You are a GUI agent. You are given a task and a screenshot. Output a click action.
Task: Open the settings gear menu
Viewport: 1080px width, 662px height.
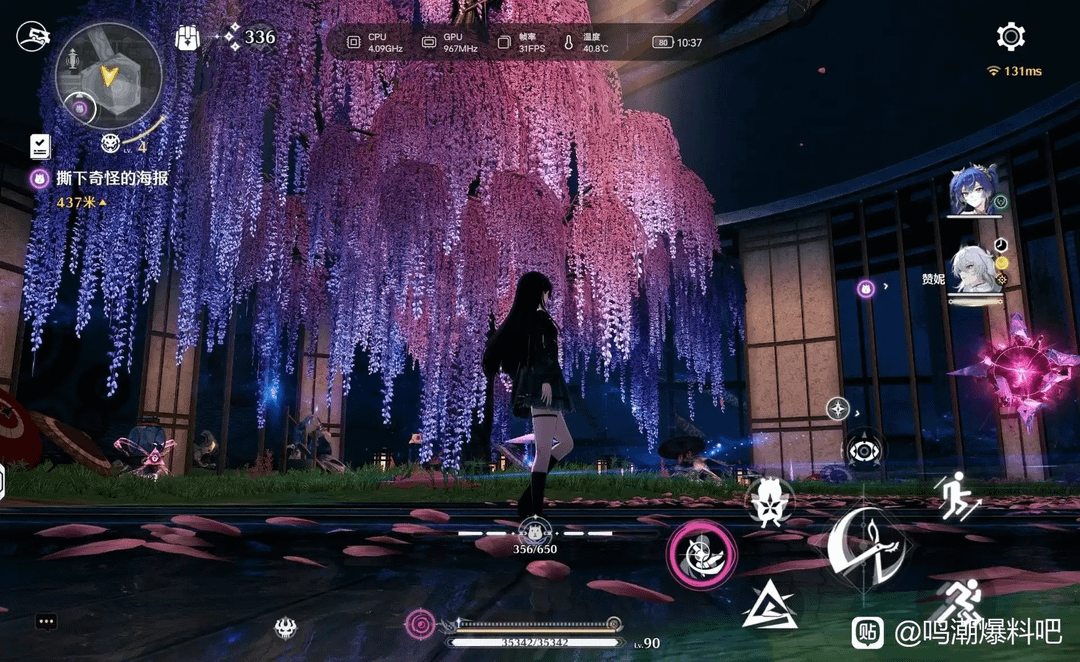[x=1011, y=37]
